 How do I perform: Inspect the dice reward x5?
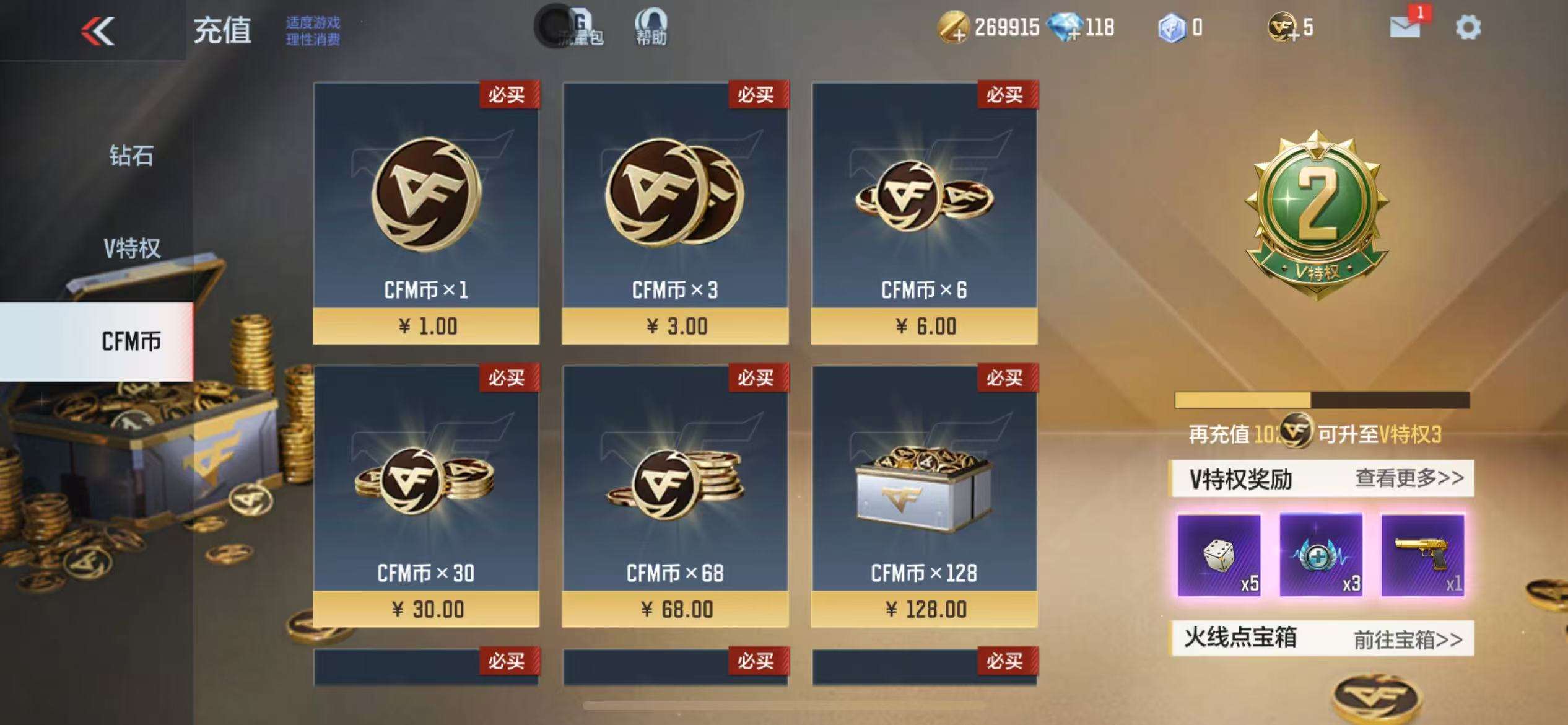(x=1219, y=555)
